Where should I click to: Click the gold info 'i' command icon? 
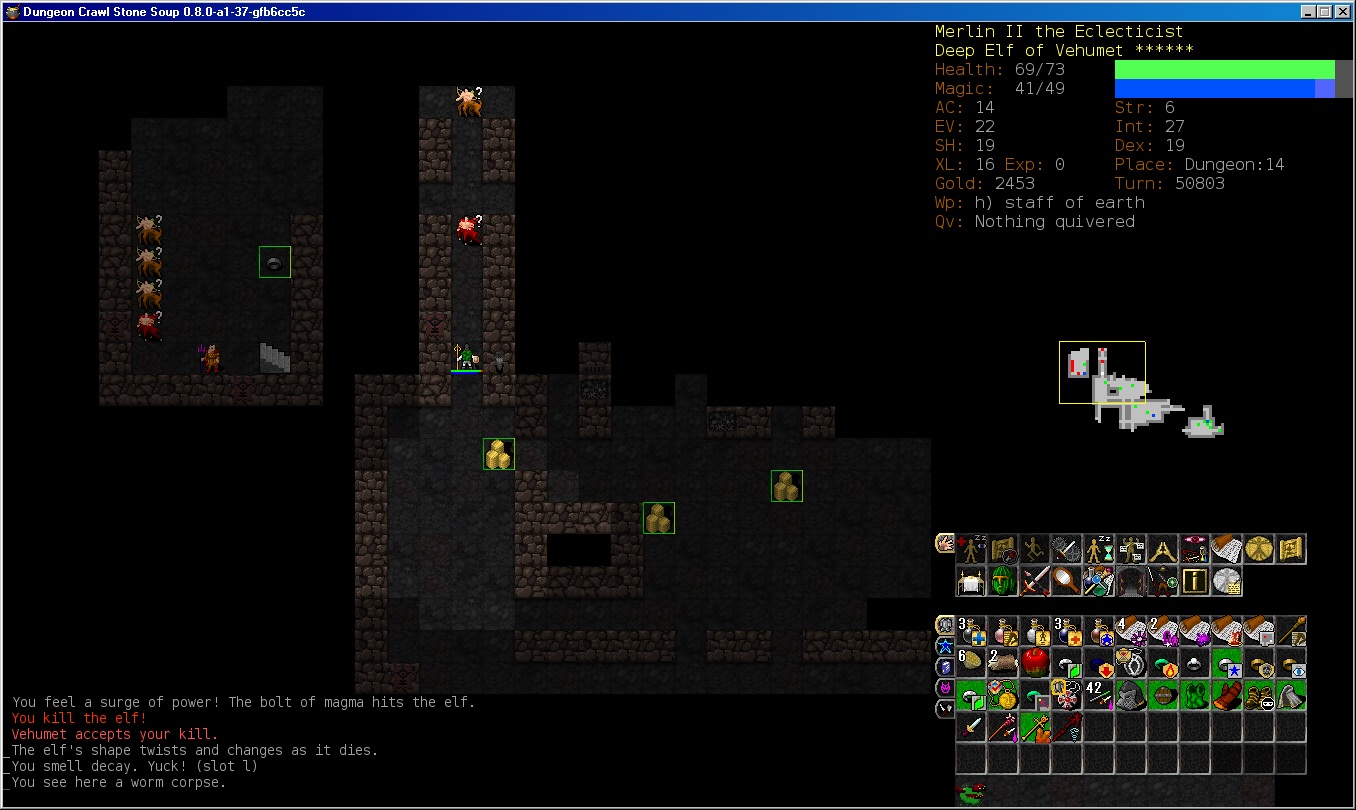click(x=1195, y=581)
